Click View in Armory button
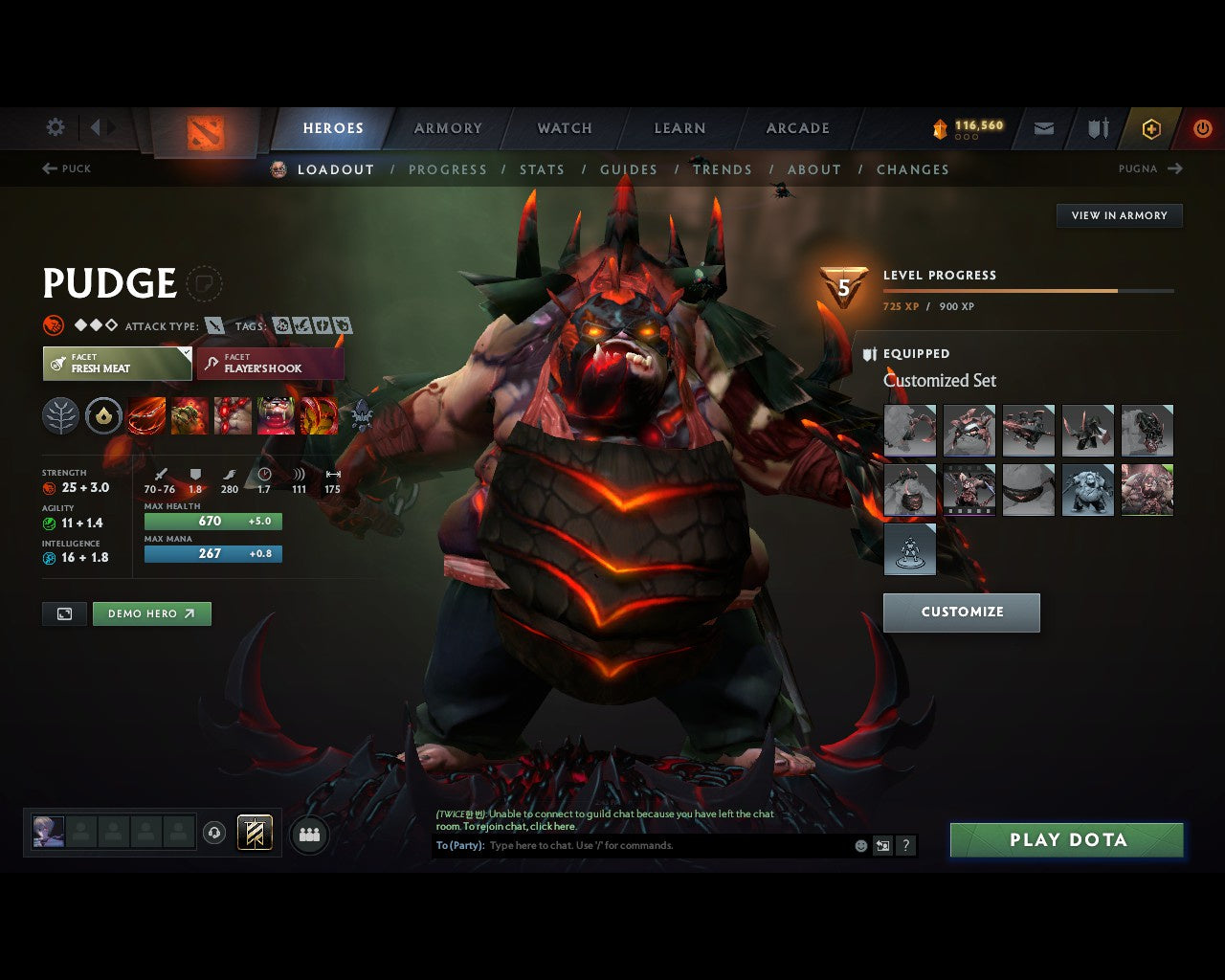1225x980 pixels. point(1119,215)
